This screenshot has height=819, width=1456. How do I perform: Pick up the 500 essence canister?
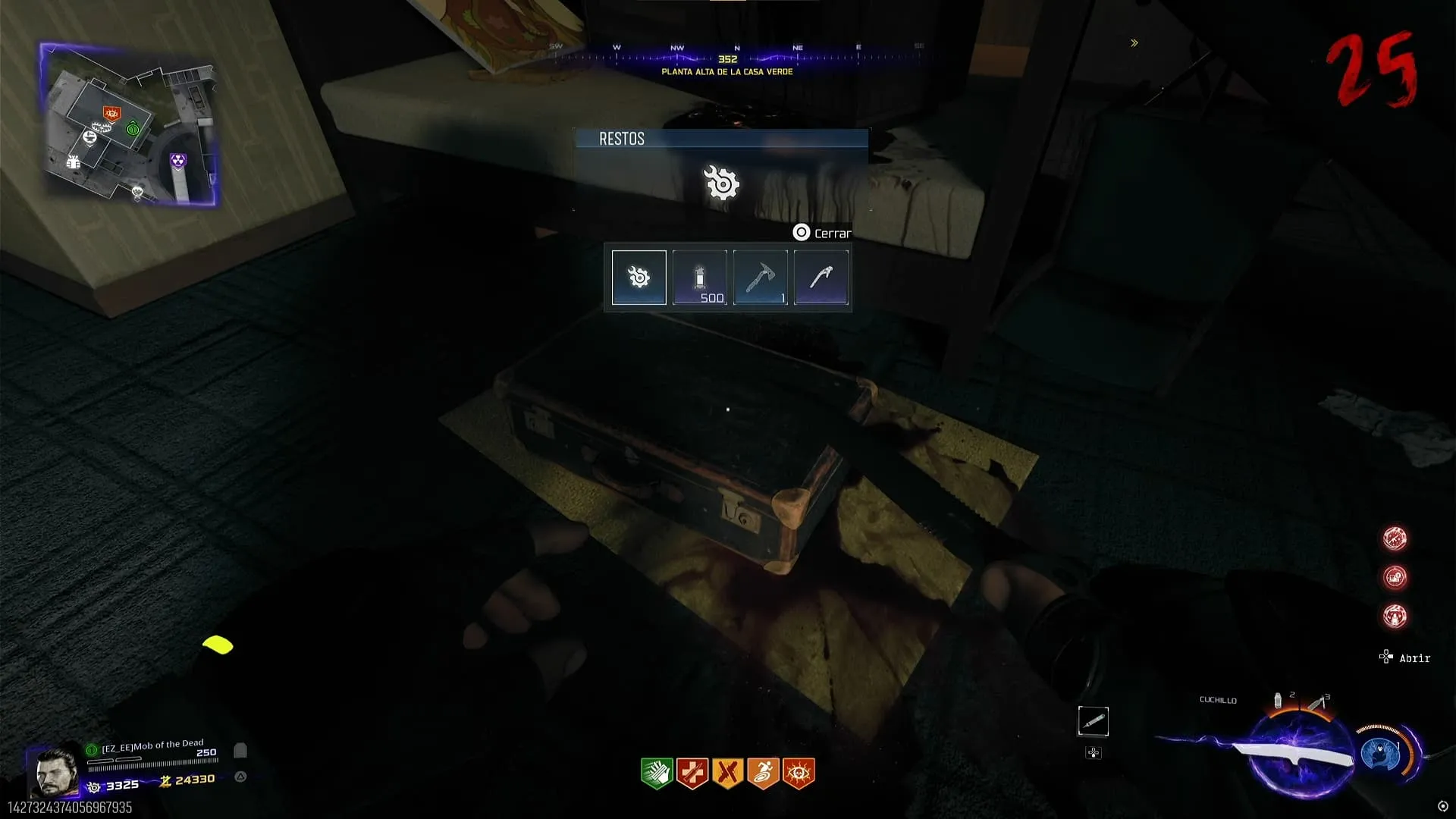(x=699, y=278)
